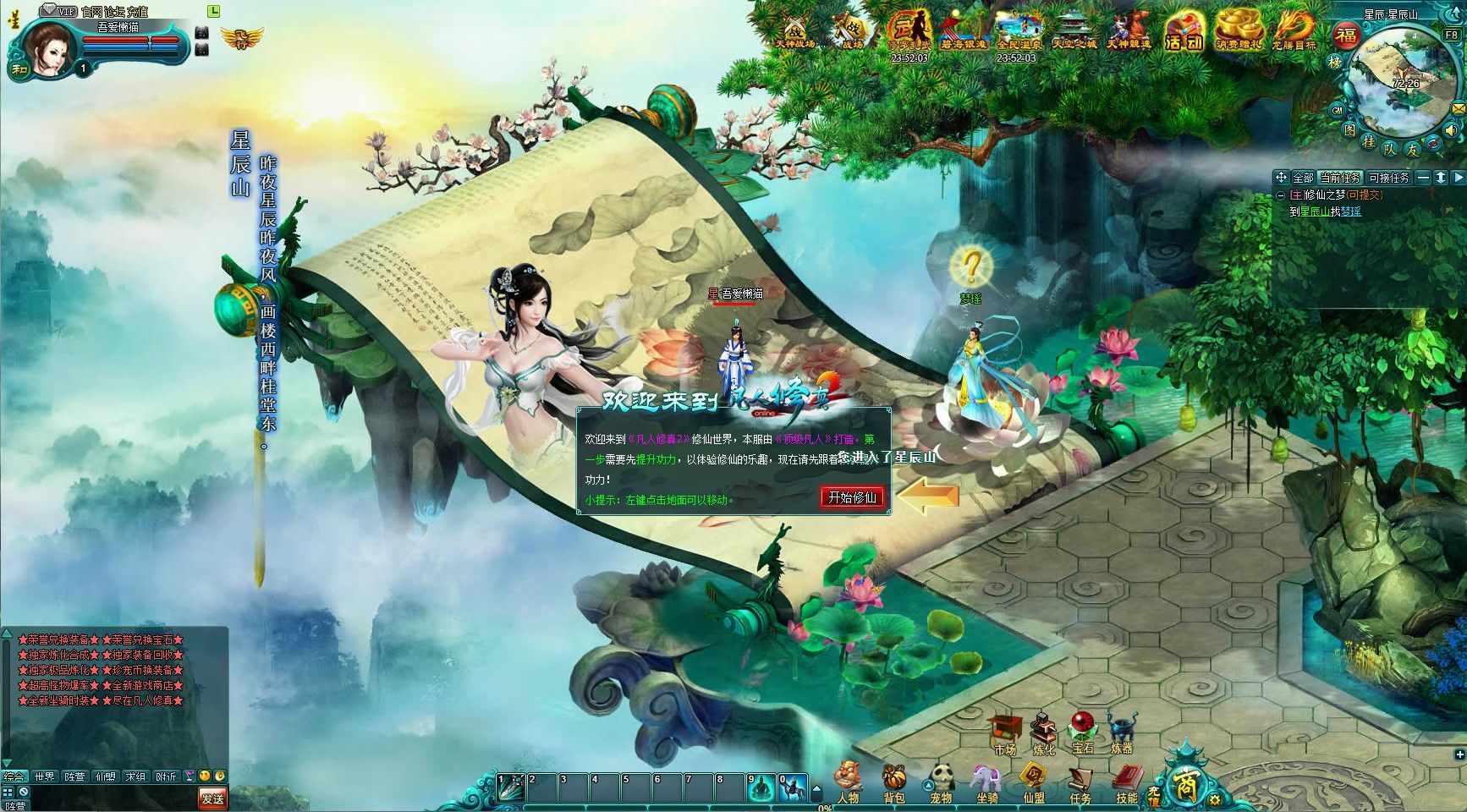Image resolution: width=1467 pixels, height=812 pixels.
Task: Open the 宠物 panda pet menu
Action: (x=941, y=779)
